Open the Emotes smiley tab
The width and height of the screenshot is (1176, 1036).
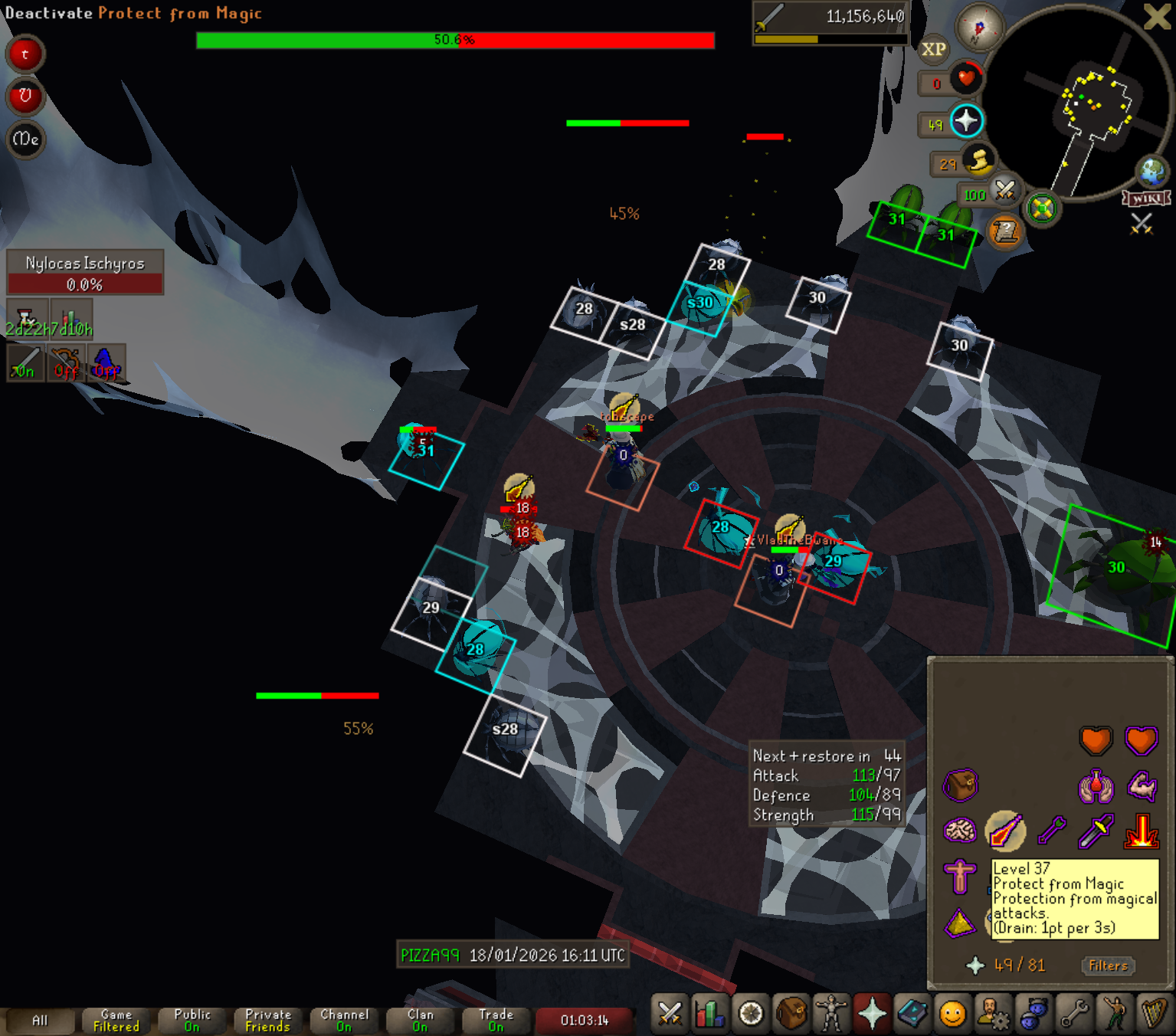pos(952,1014)
